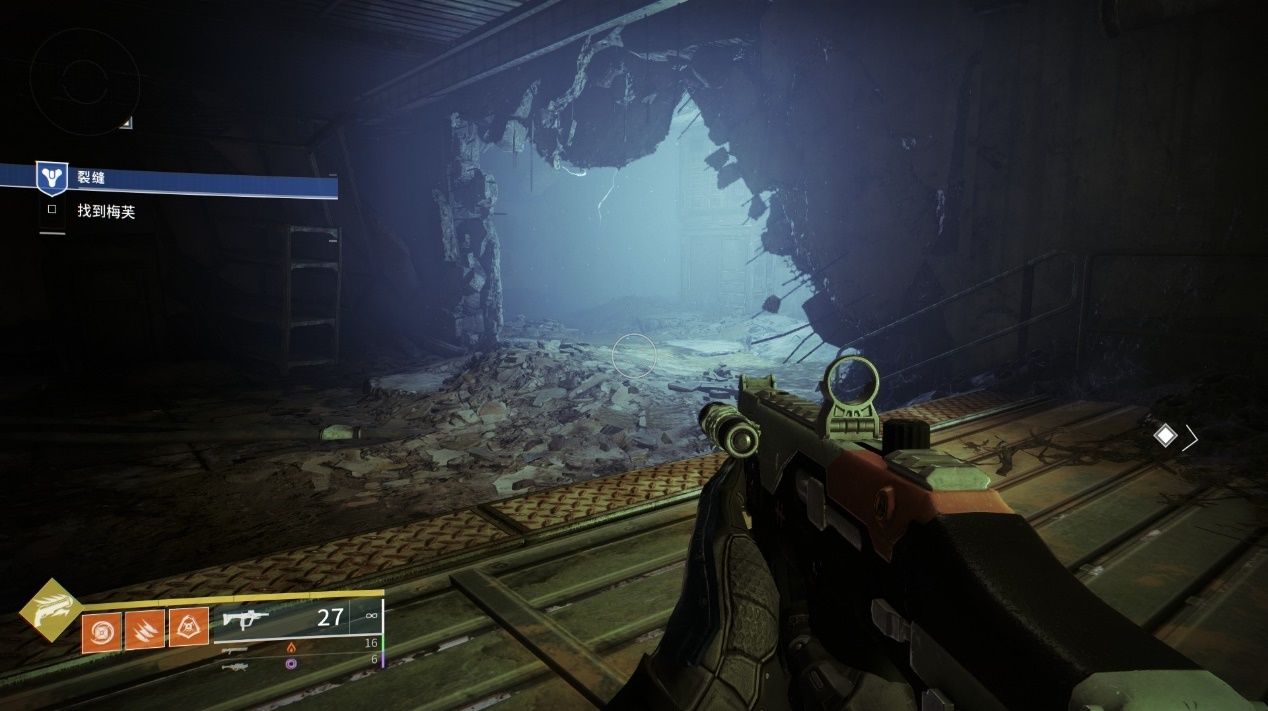Use the swirl grenade ability icon
Viewport: 1268px width, 711px height.
[102, 630]
